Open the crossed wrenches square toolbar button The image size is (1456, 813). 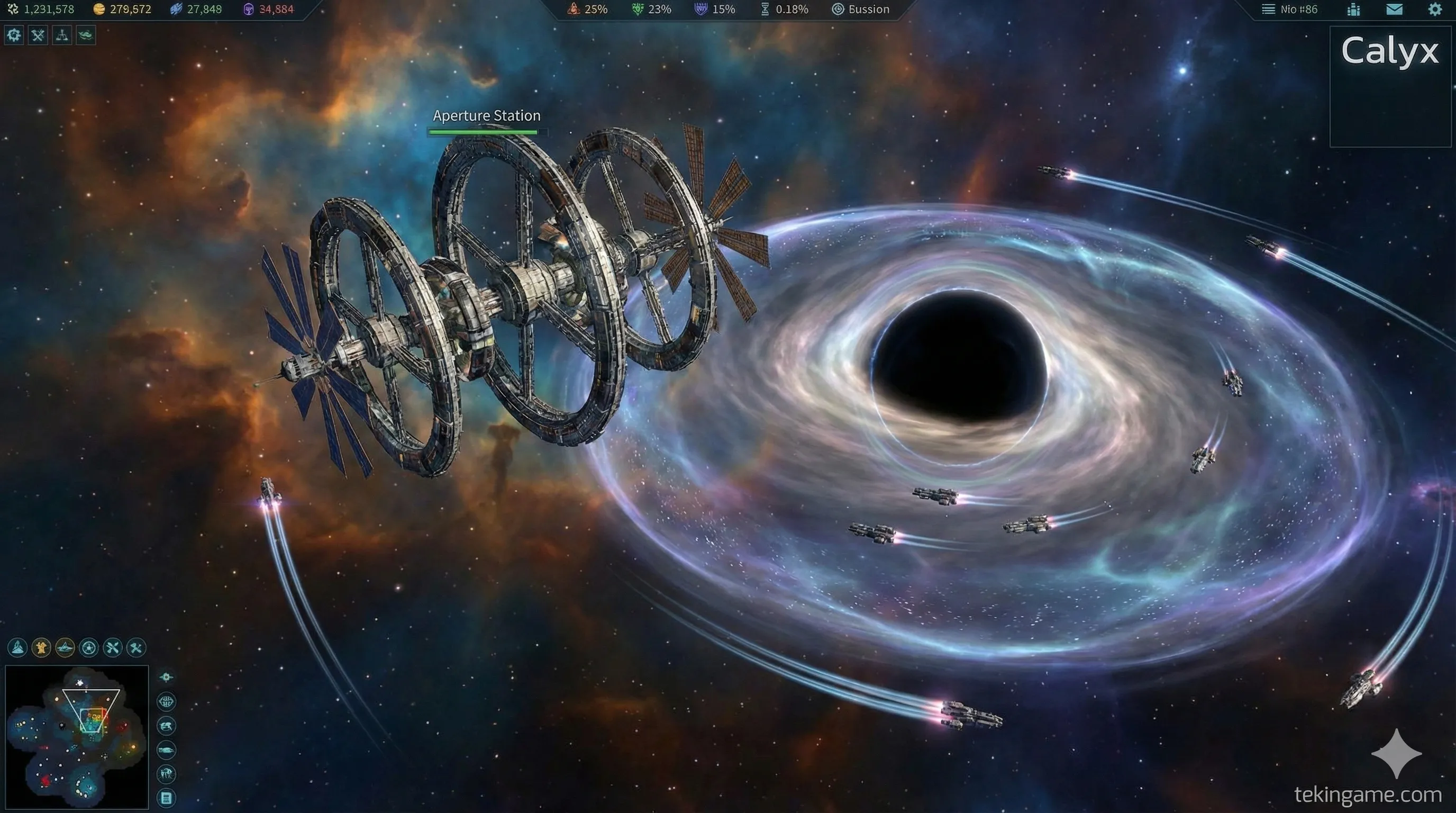(x=38, y=35)
